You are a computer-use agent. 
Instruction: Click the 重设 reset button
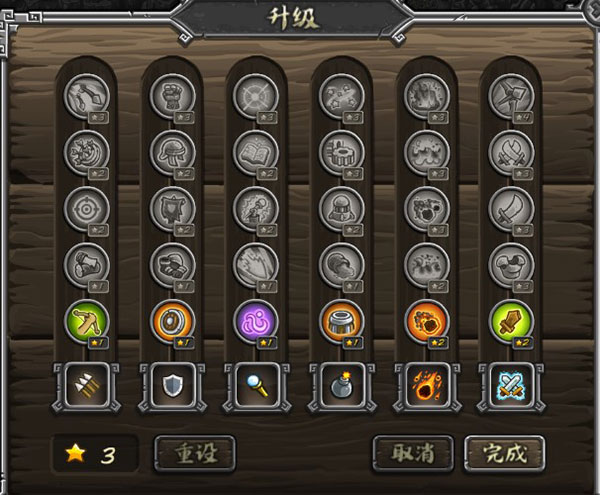(x=194, y=453)
